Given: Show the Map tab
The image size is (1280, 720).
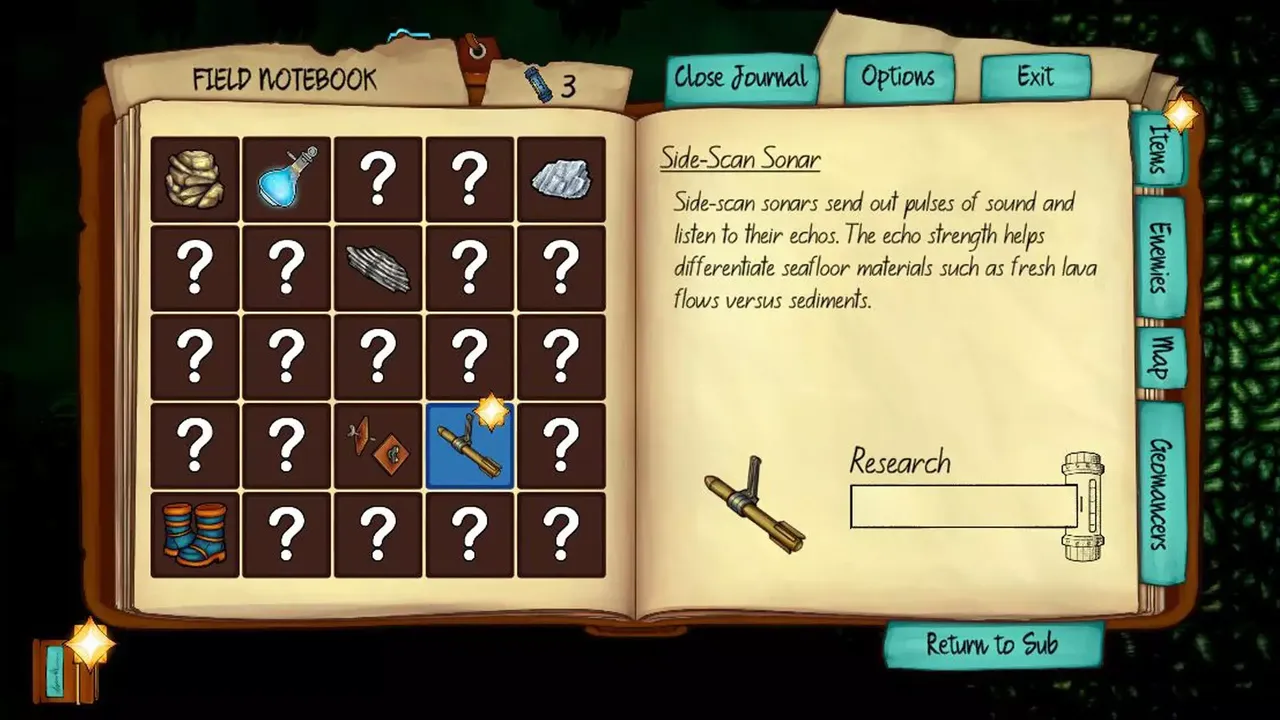Looking at the screenshot, I should click(1159, 357).
